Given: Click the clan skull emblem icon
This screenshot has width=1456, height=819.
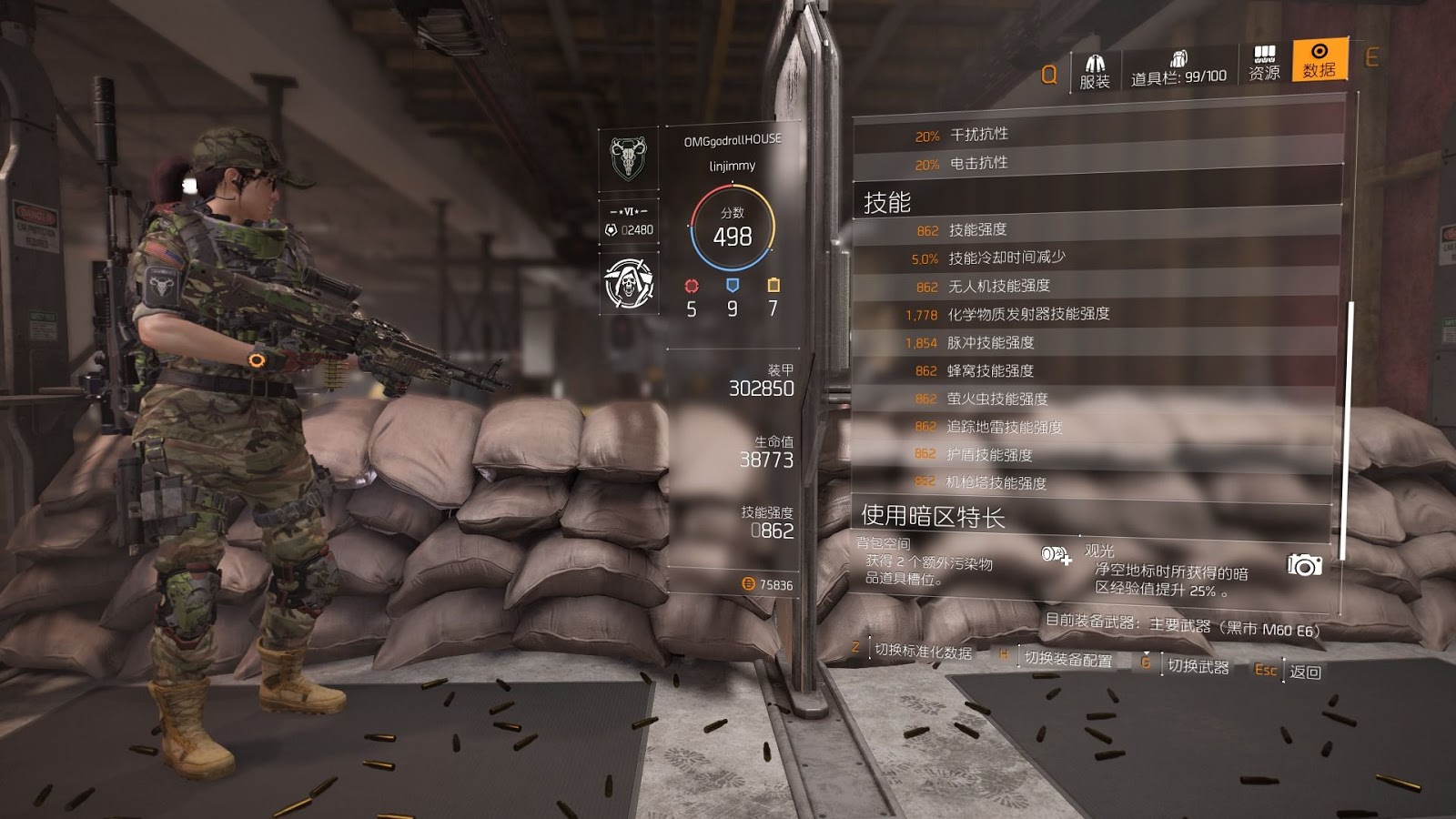Looking at the screenshot, I should (628, 159).
